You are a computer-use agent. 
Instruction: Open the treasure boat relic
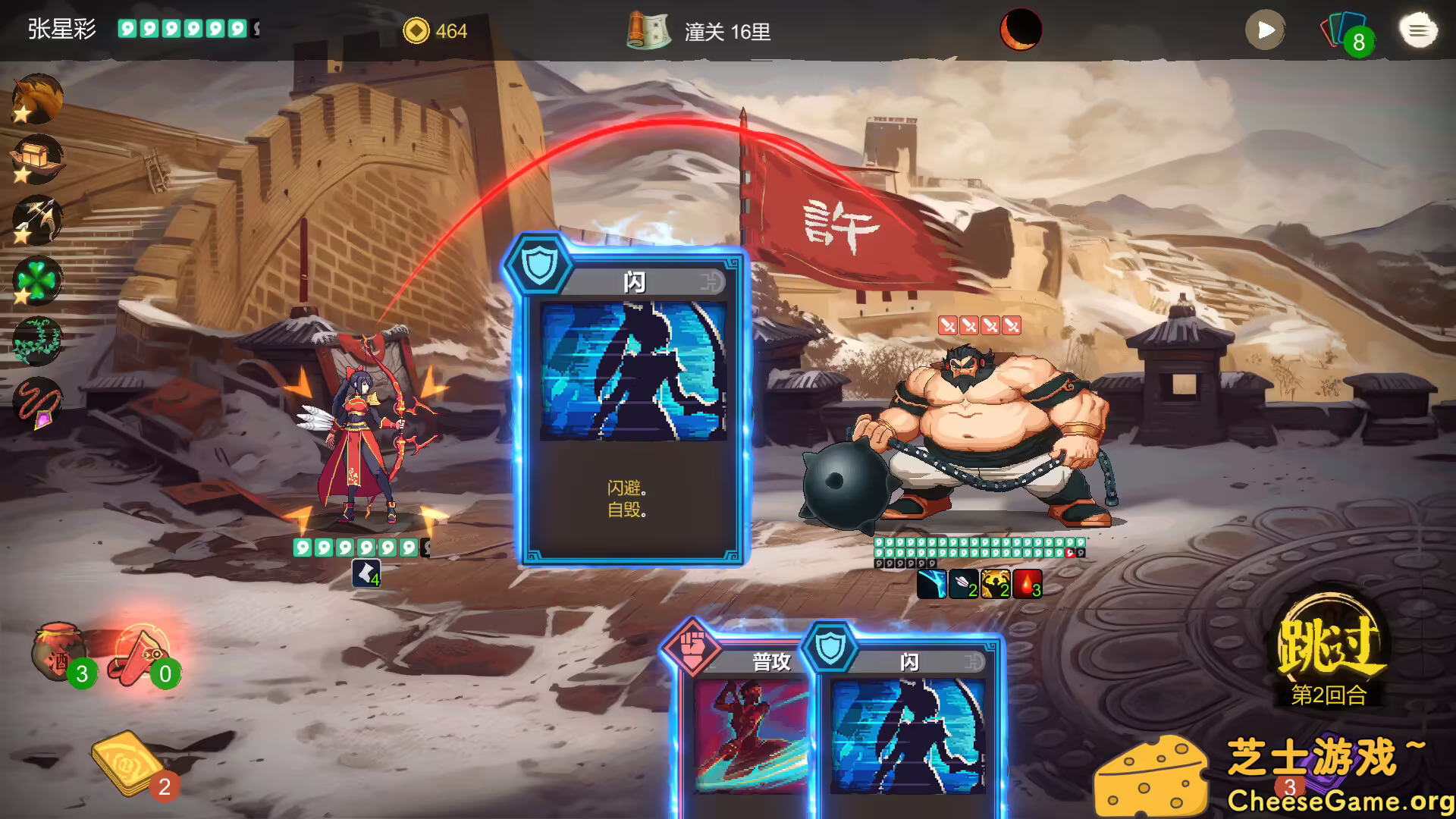36,158
